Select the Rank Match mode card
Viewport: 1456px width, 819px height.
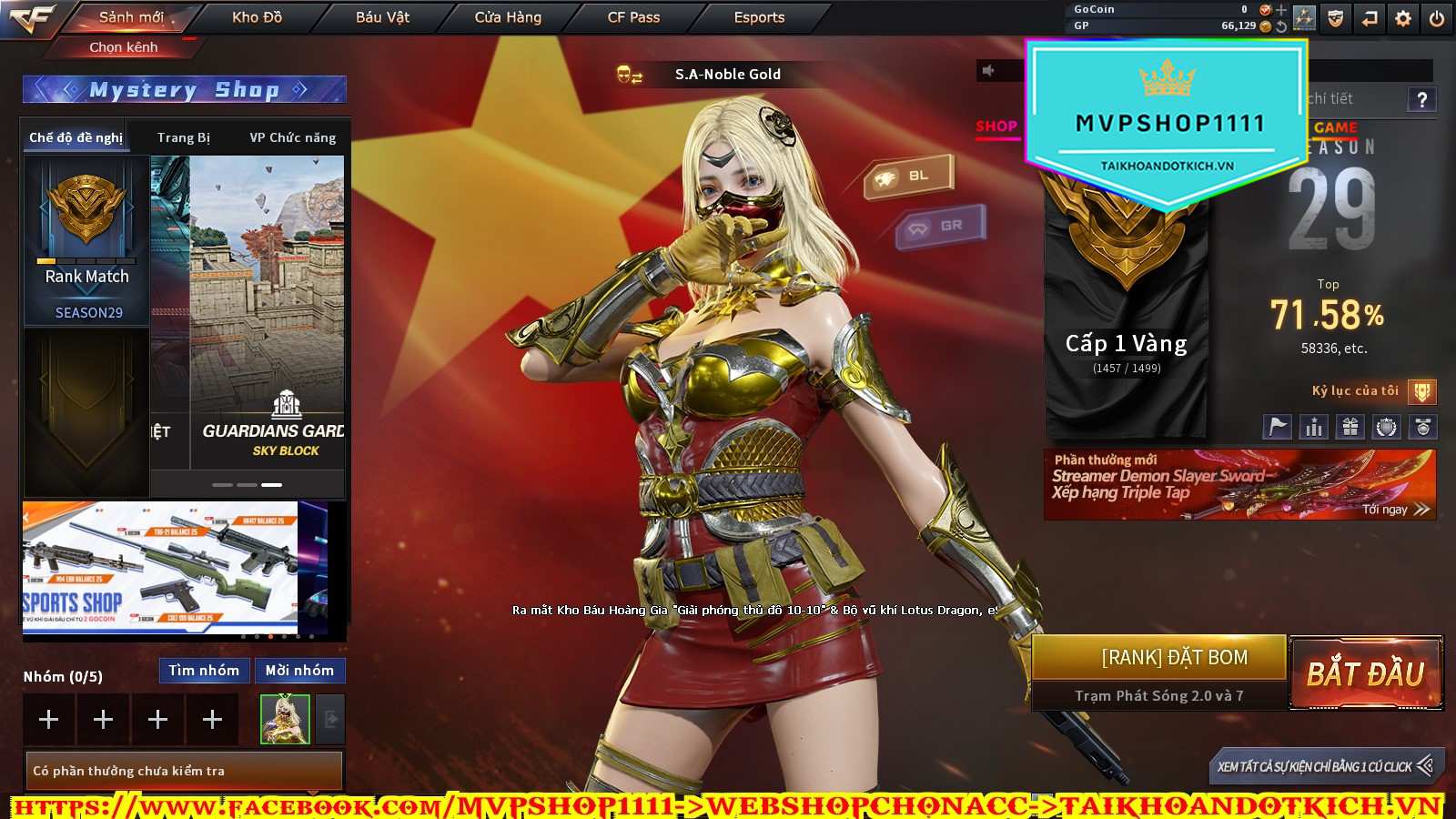pyautogui.click(x=86, y=240)
